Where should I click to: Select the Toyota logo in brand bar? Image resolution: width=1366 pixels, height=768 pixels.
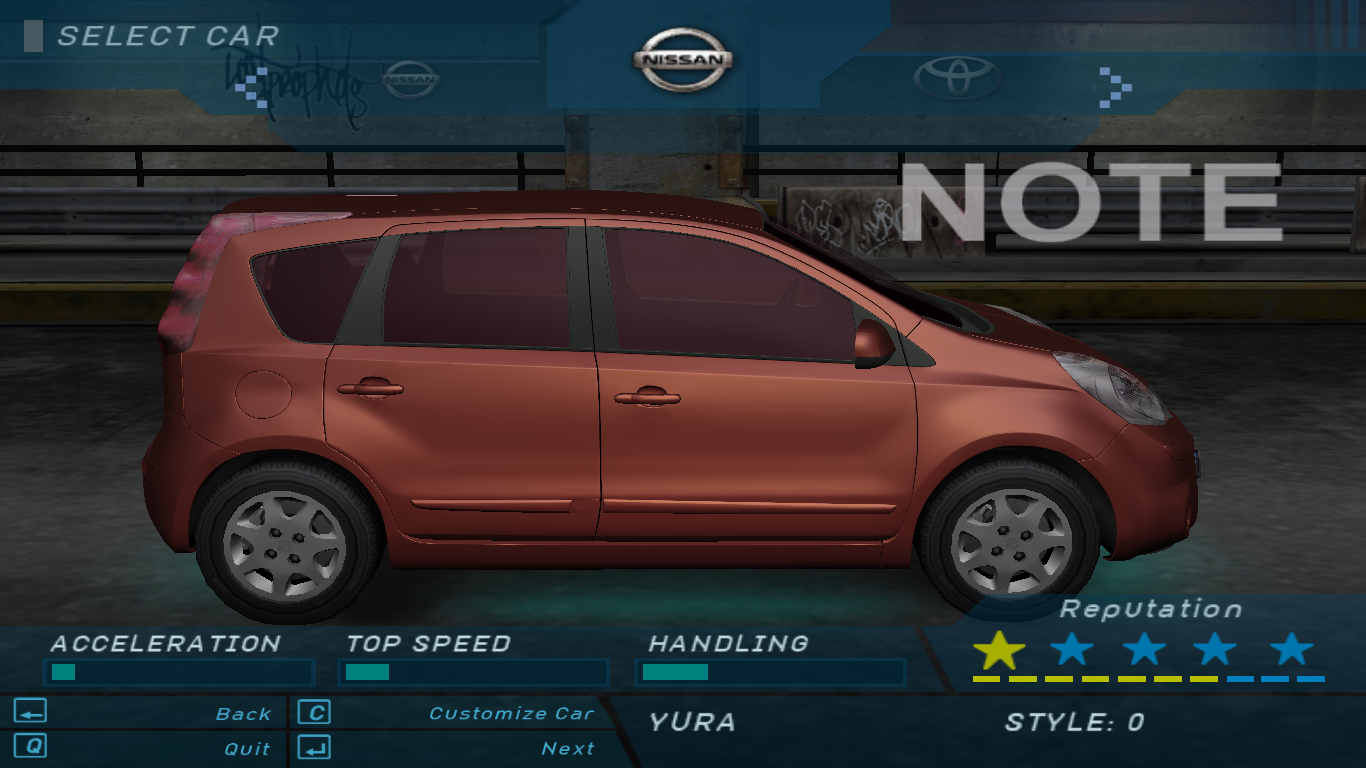(x=957, y=78)
